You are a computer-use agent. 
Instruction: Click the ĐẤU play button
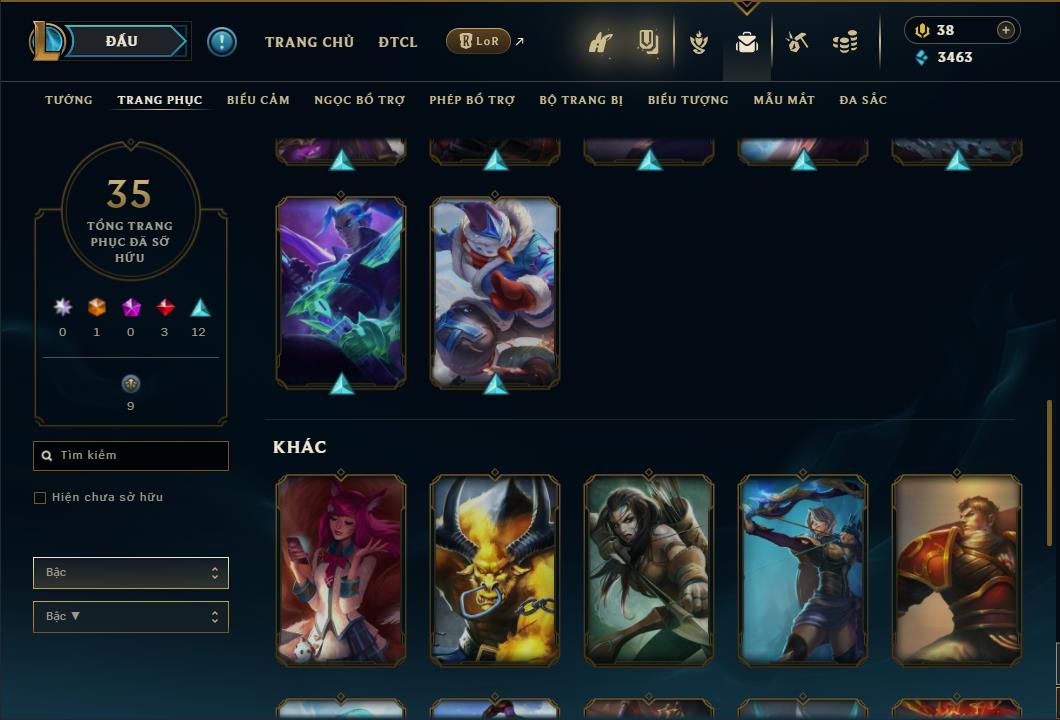click(121, 42)
